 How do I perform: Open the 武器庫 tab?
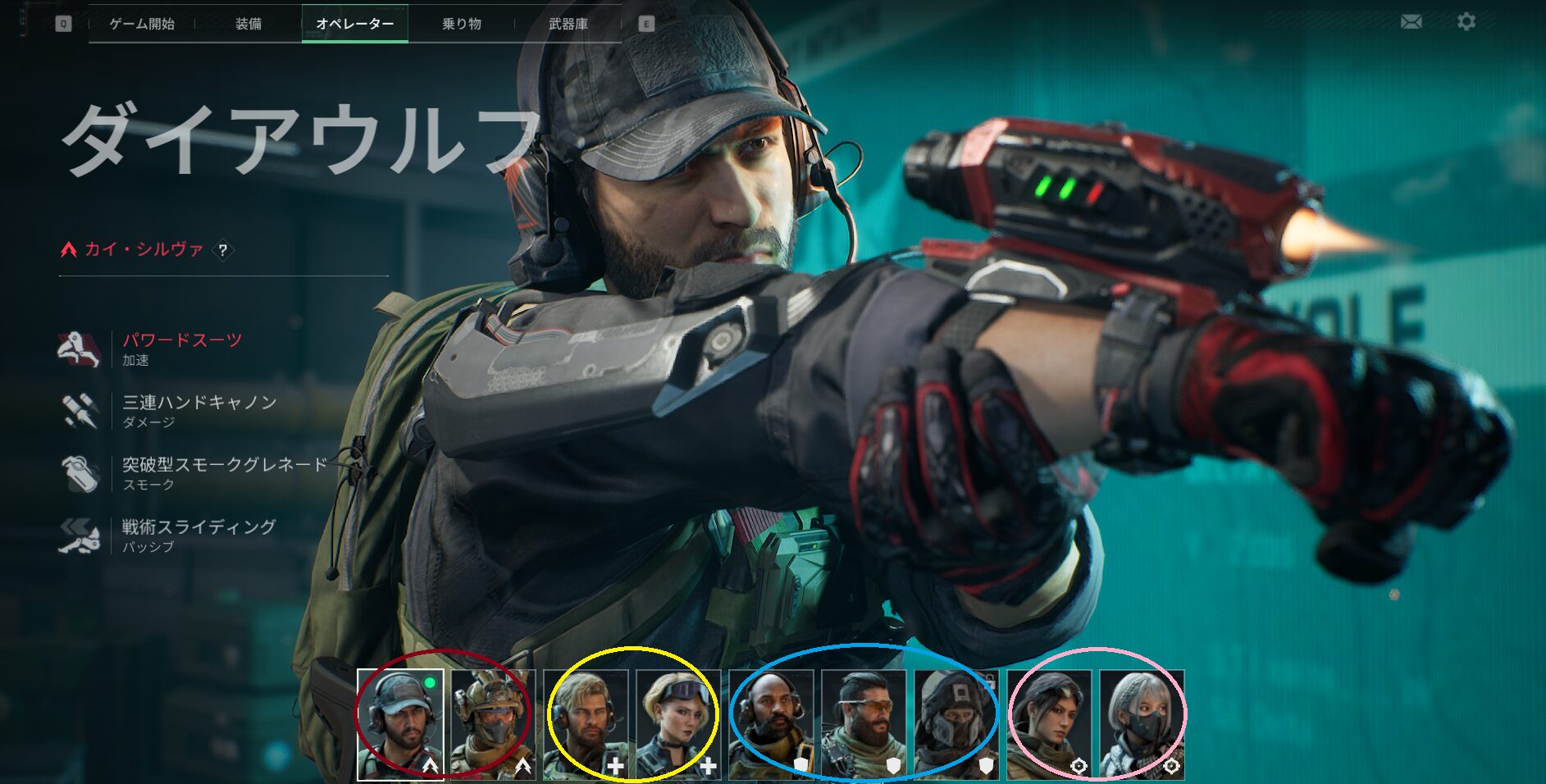pos(568,24)
